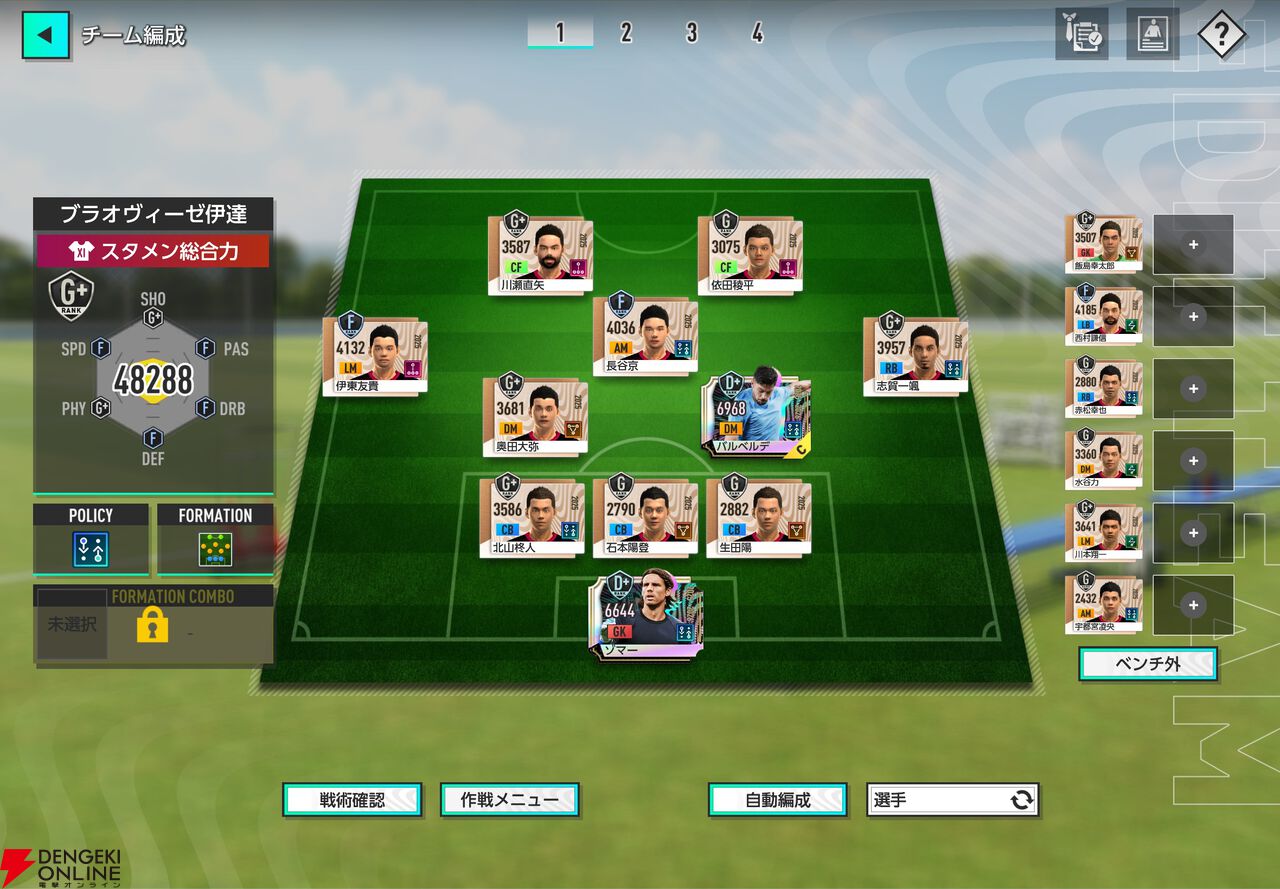The height and width of the screenshot is (889, 1280).
Task: Open the ベンチ外 reserves list
Action: click(1147, 664)
